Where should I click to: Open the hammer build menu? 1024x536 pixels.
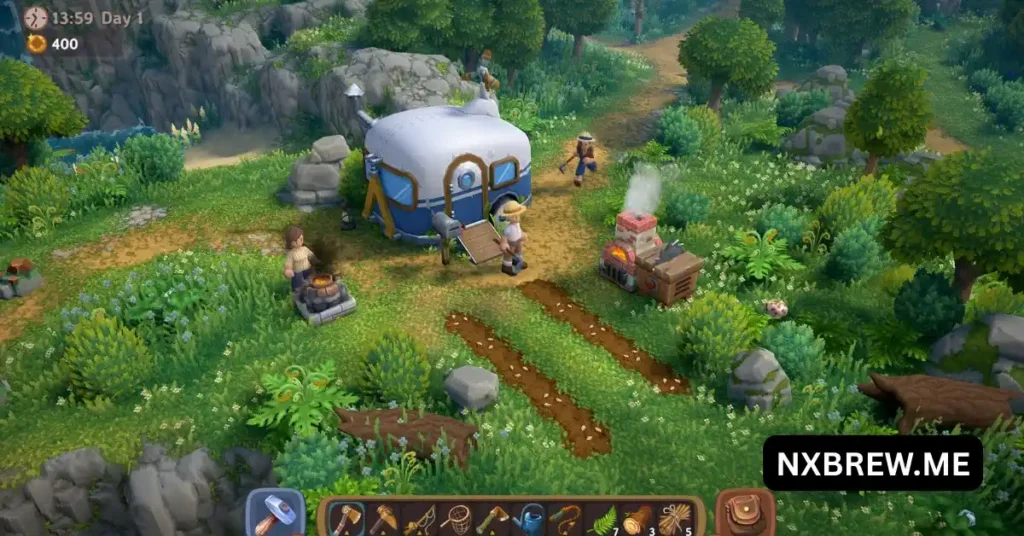coord(275,514)
